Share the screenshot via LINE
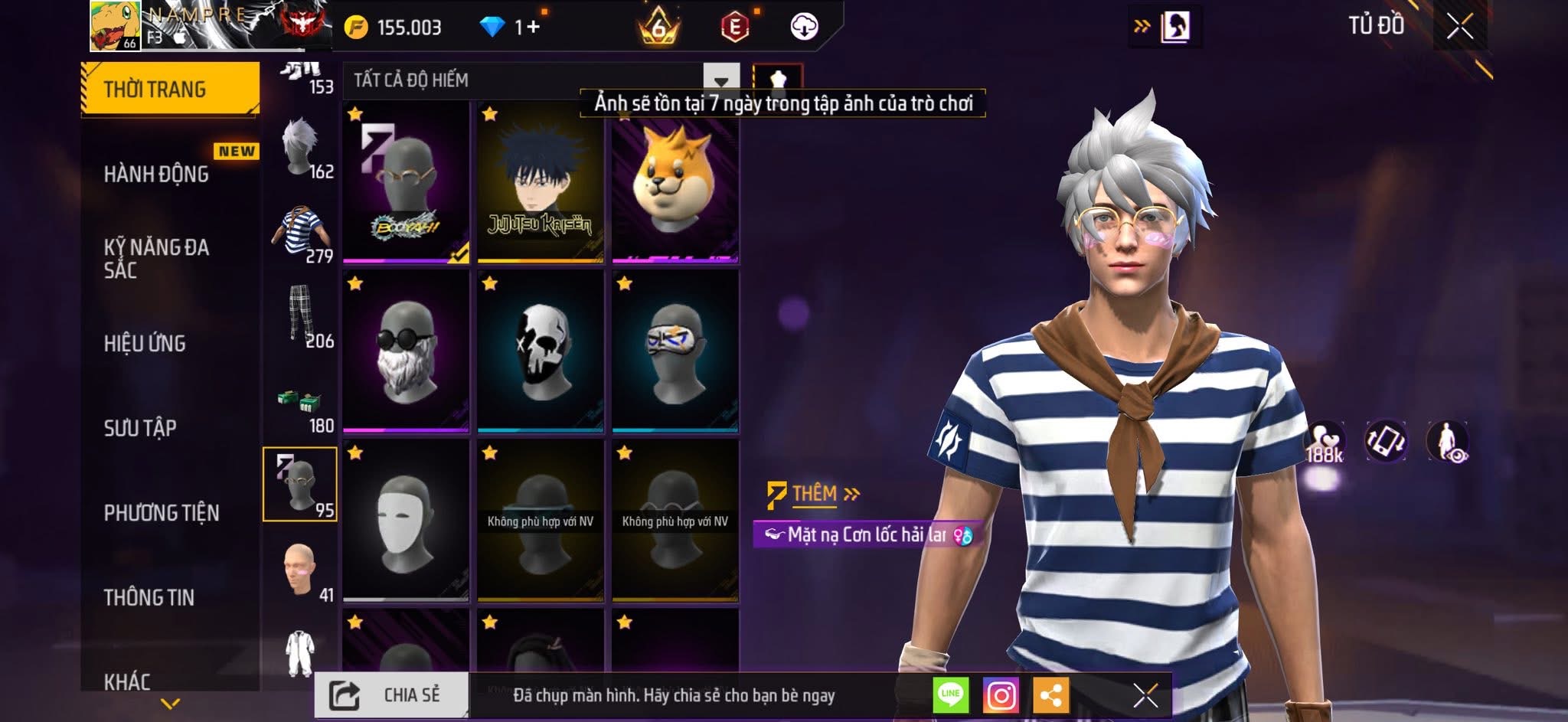The width and height of the screenshot is (1568, 722). point(950,695)
